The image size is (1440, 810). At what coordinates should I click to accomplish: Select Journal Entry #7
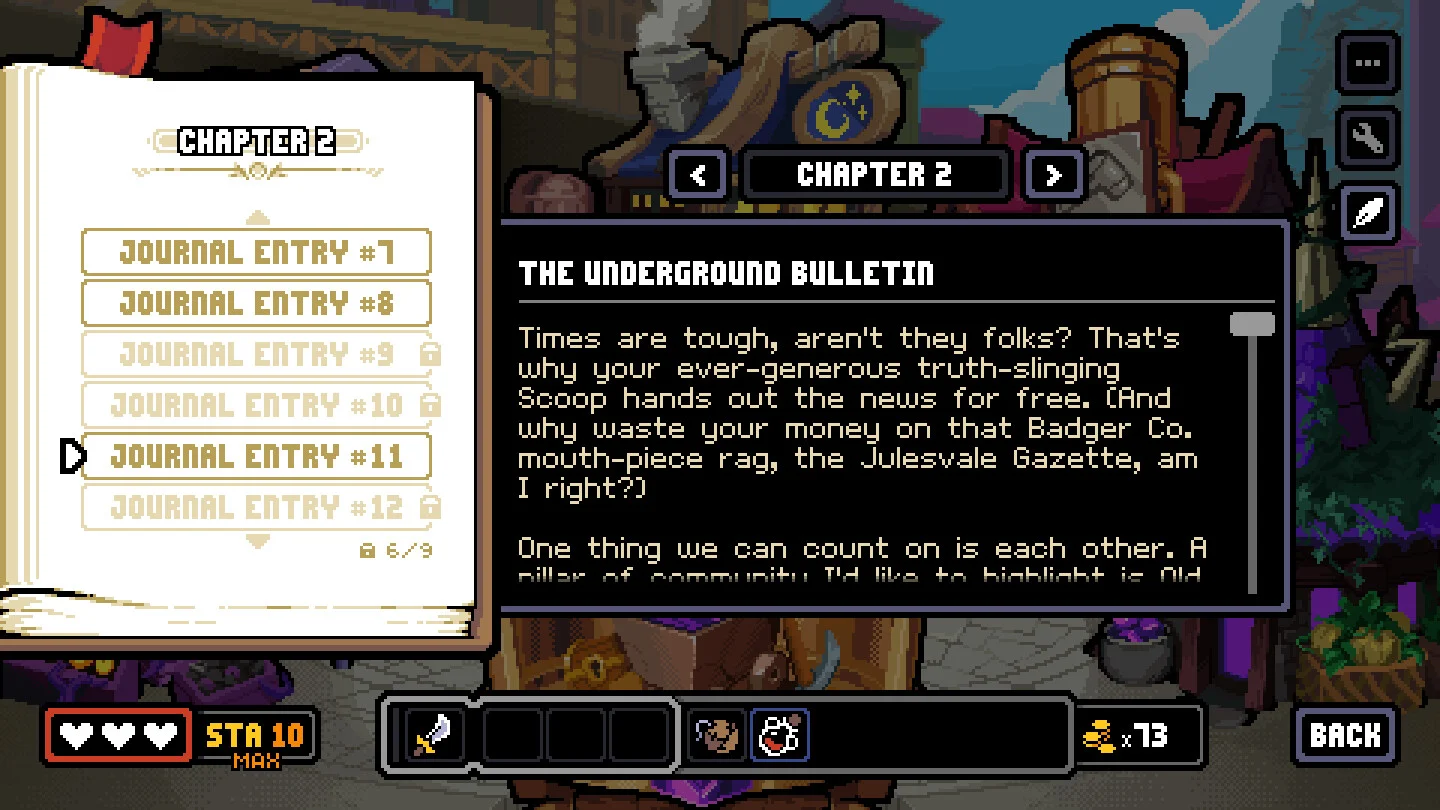[256, 252]
